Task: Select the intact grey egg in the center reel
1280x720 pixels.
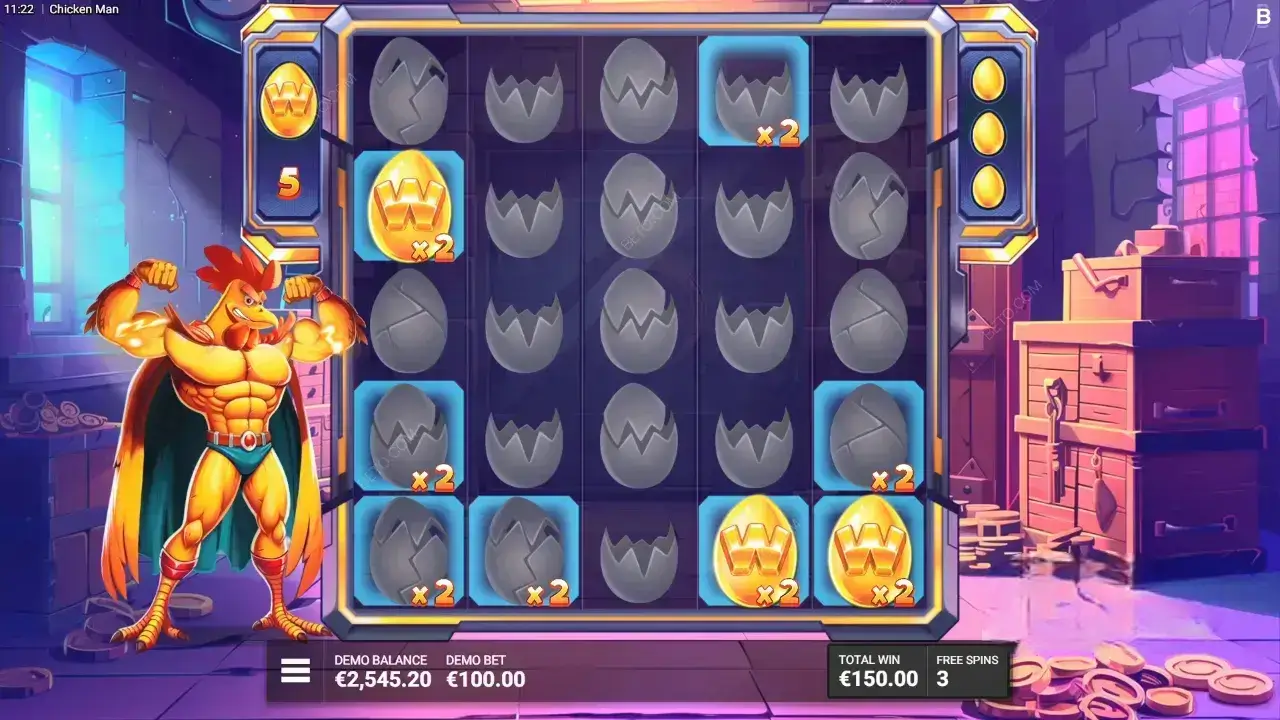Action: pyautogui.click(x=641, y=320)
